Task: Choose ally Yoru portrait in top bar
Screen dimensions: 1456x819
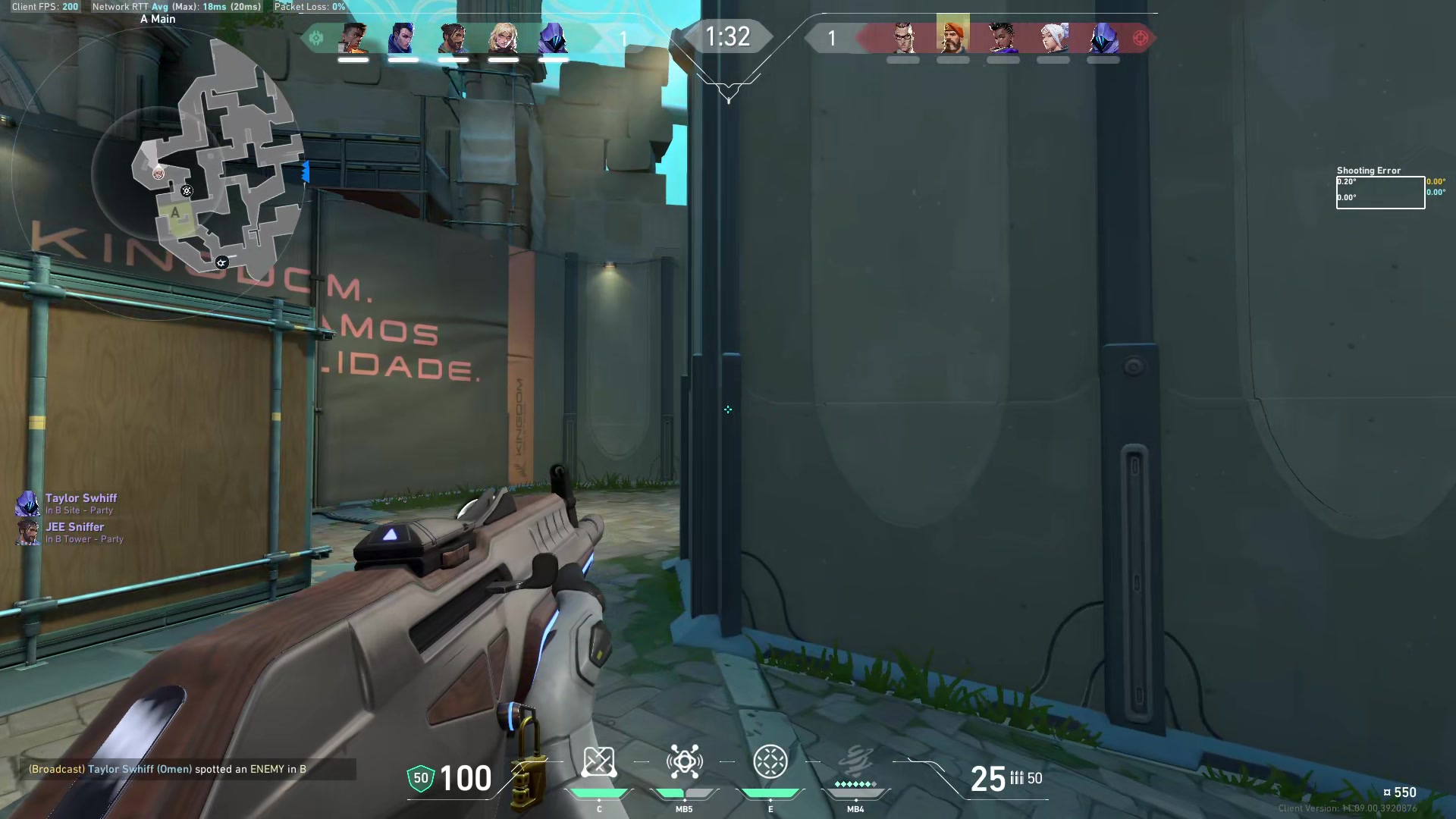Action: pyautogui.click(x=403, y=38)
